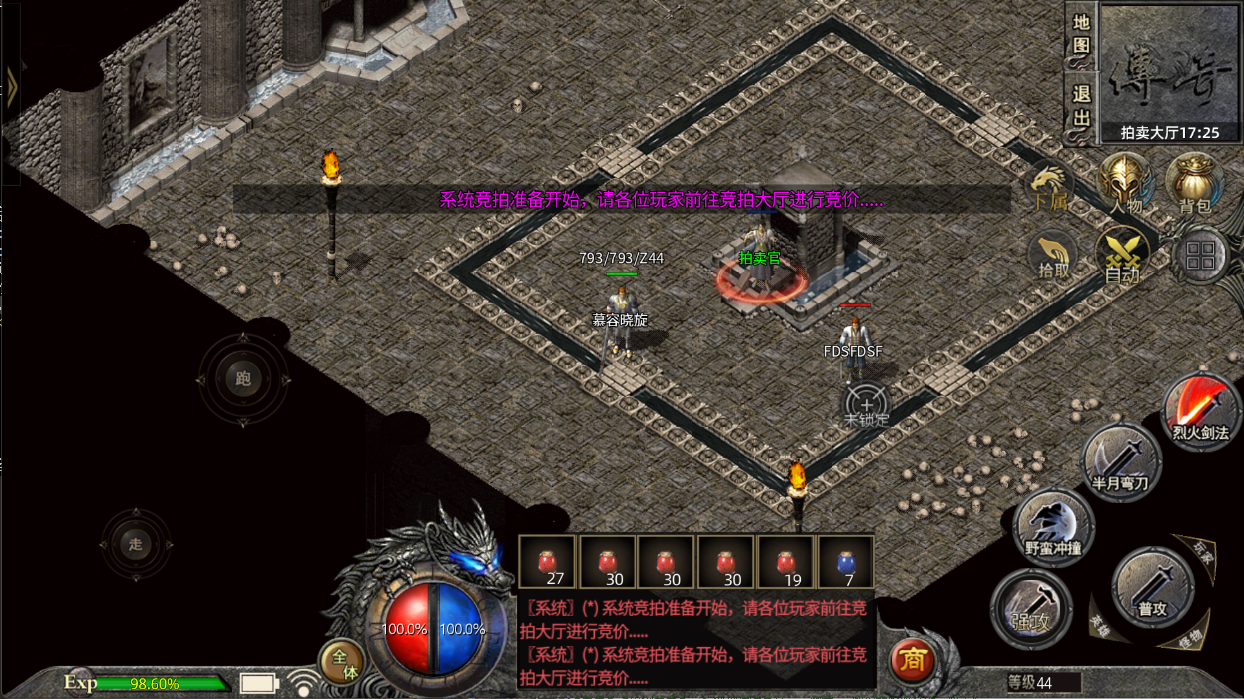Open the 地图 map button

(1081, 35)
